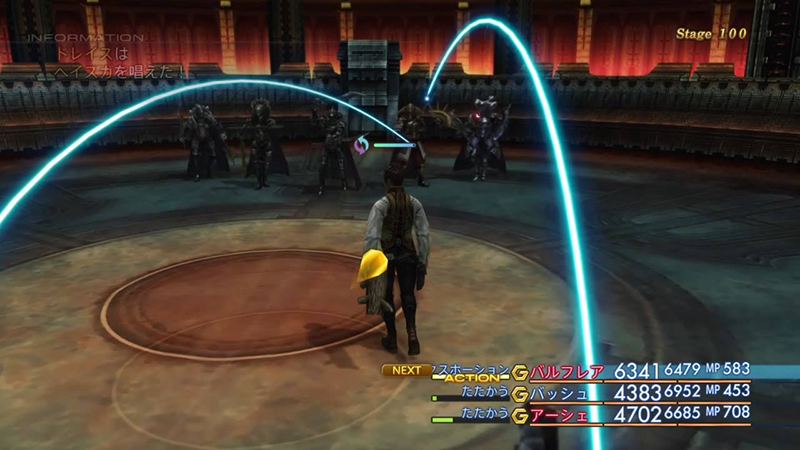
Task: Choose バッシュ in the party list
Action: (x=560, y=393)
